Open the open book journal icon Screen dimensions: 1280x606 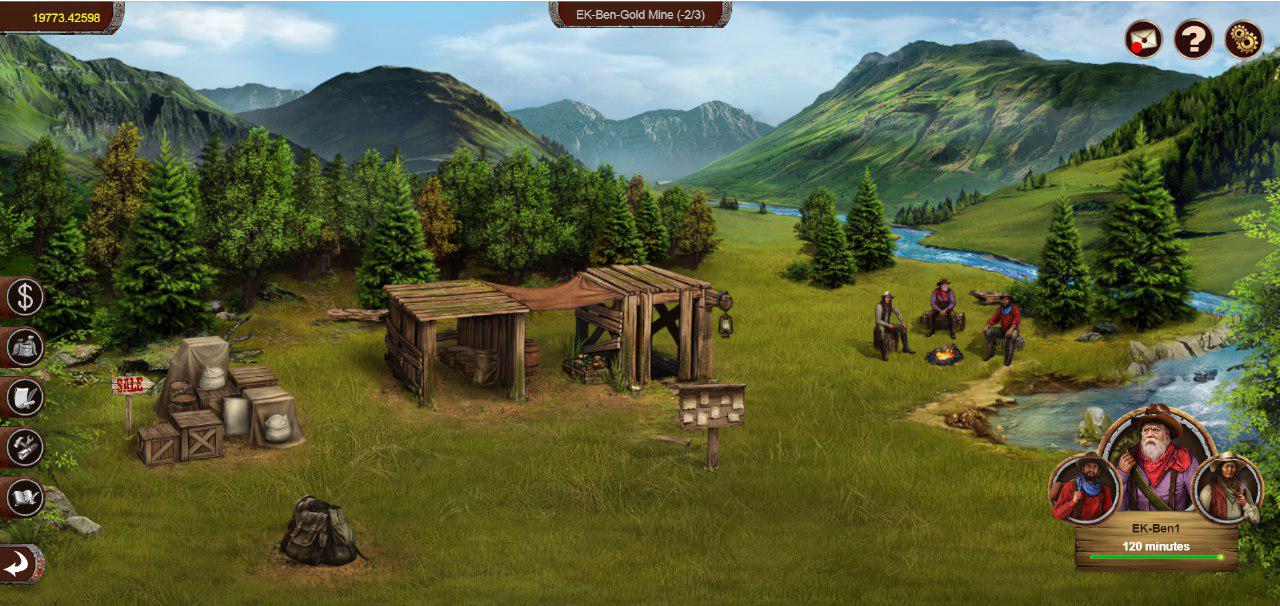(x=25, y=496)
